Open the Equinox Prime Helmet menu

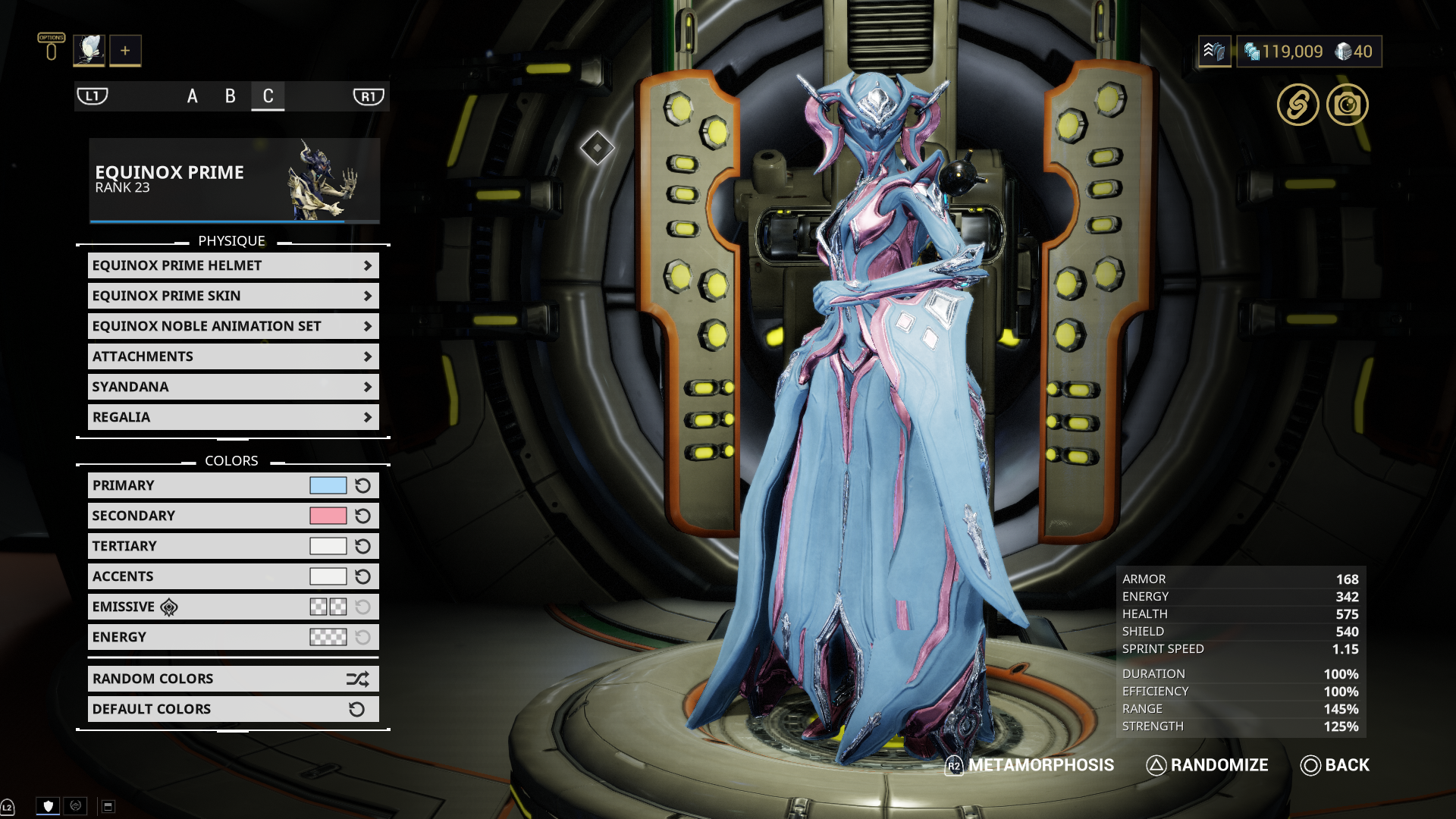click(233, 265)
